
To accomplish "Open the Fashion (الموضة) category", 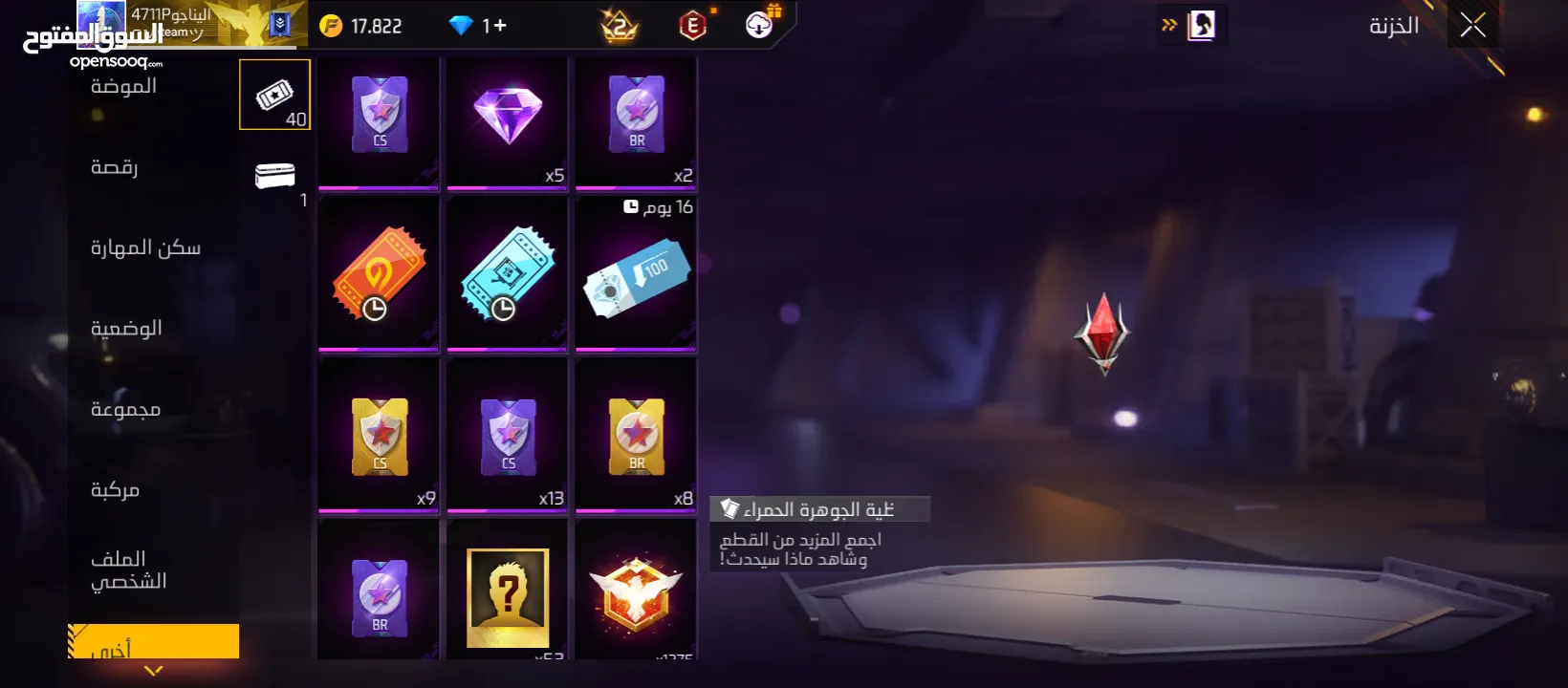I will (123, 87).
